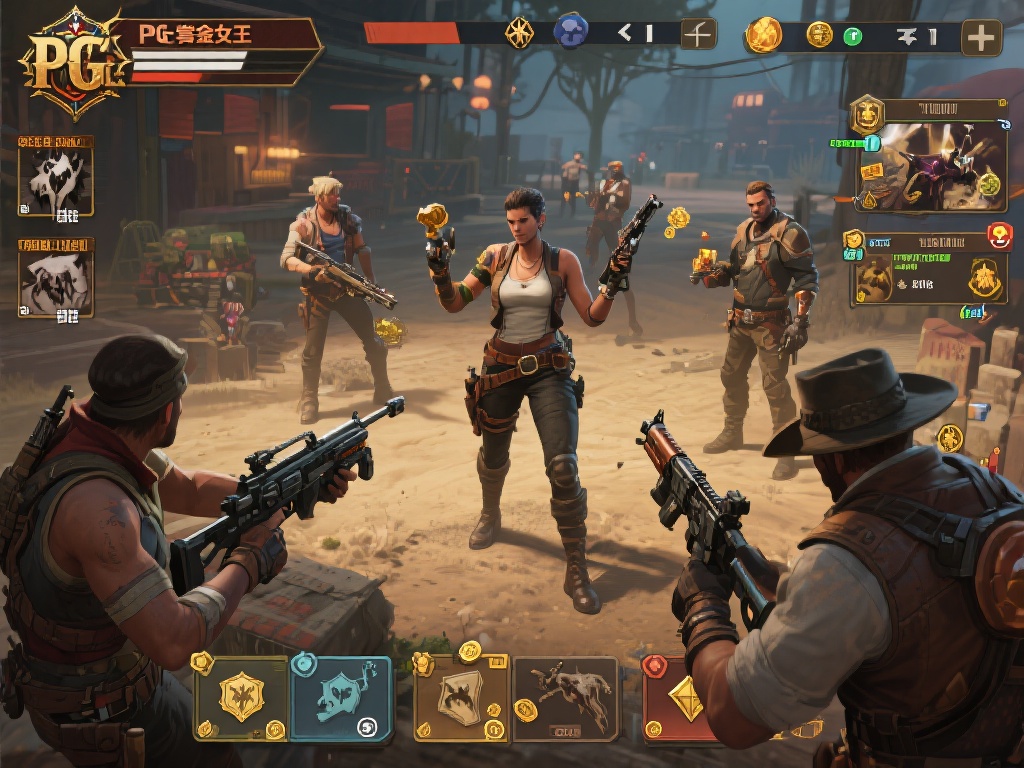This screenshot has width=1024, height=768.
Task: Click the red badge on the lower quest panel
Action: point(999,236)
